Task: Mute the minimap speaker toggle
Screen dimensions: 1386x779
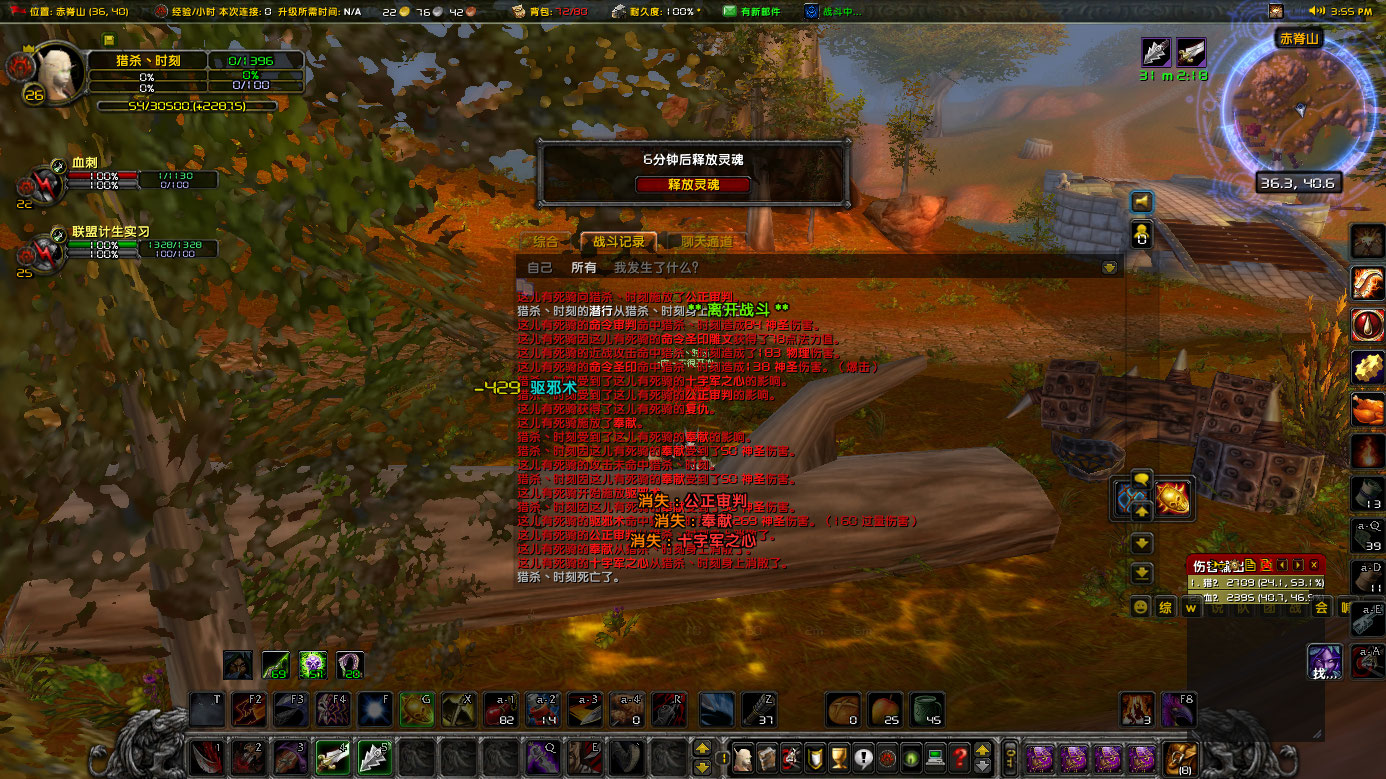Action: pos(1143,201)
